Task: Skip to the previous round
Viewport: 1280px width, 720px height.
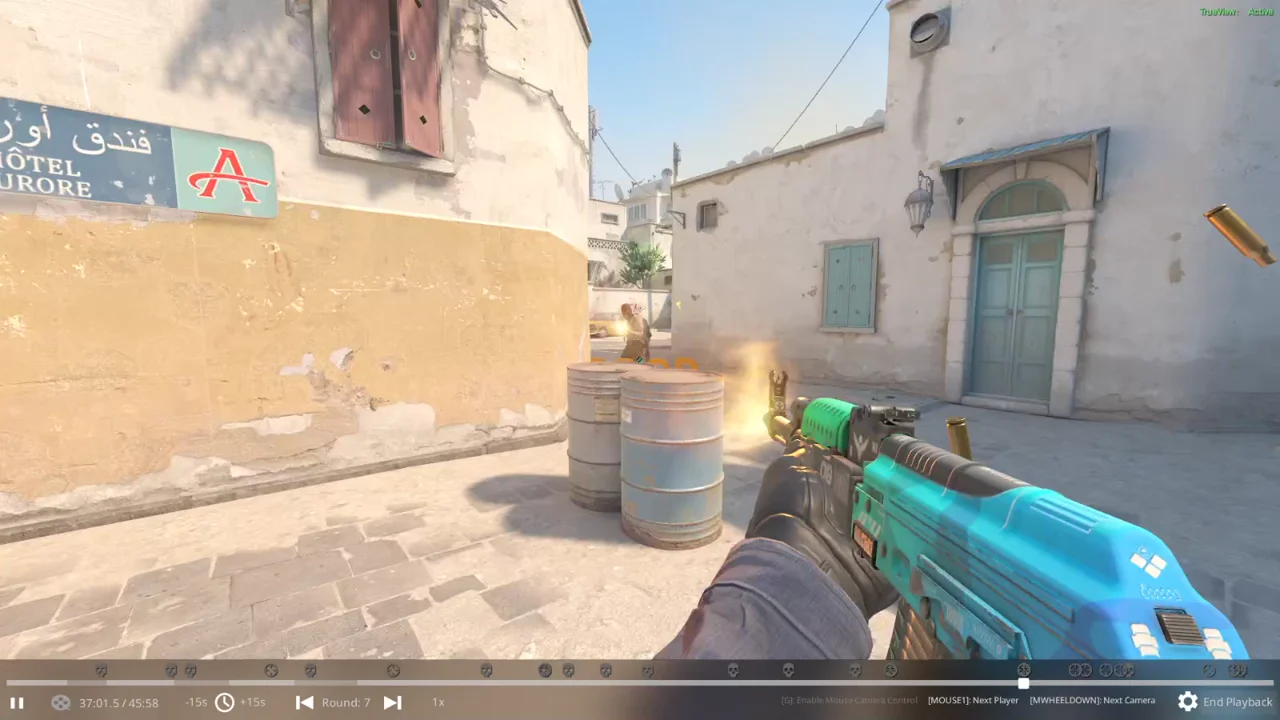Action: [305, 702]
